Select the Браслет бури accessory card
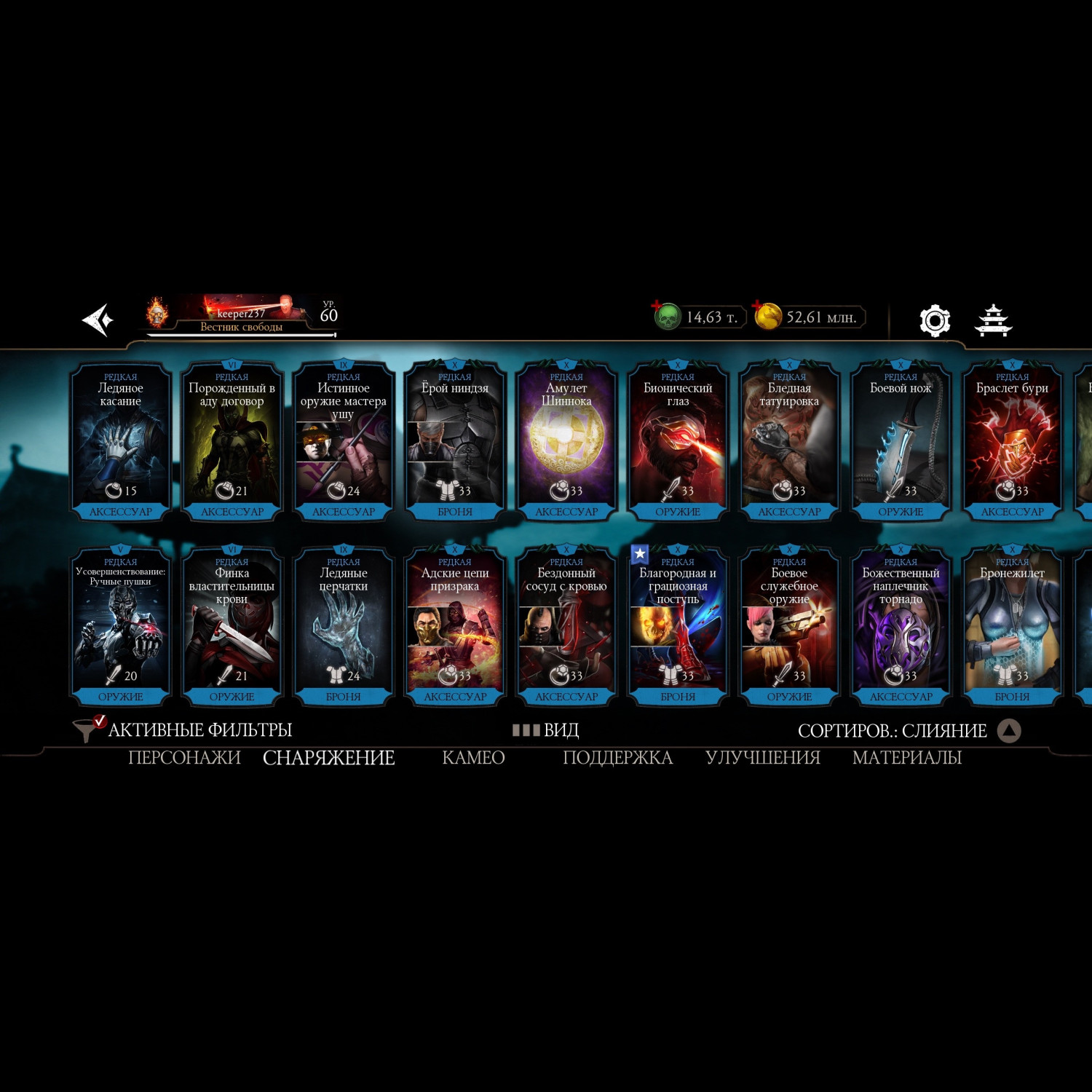The width and height of the screenshot is (1092, 1092). pos(1012,440)
